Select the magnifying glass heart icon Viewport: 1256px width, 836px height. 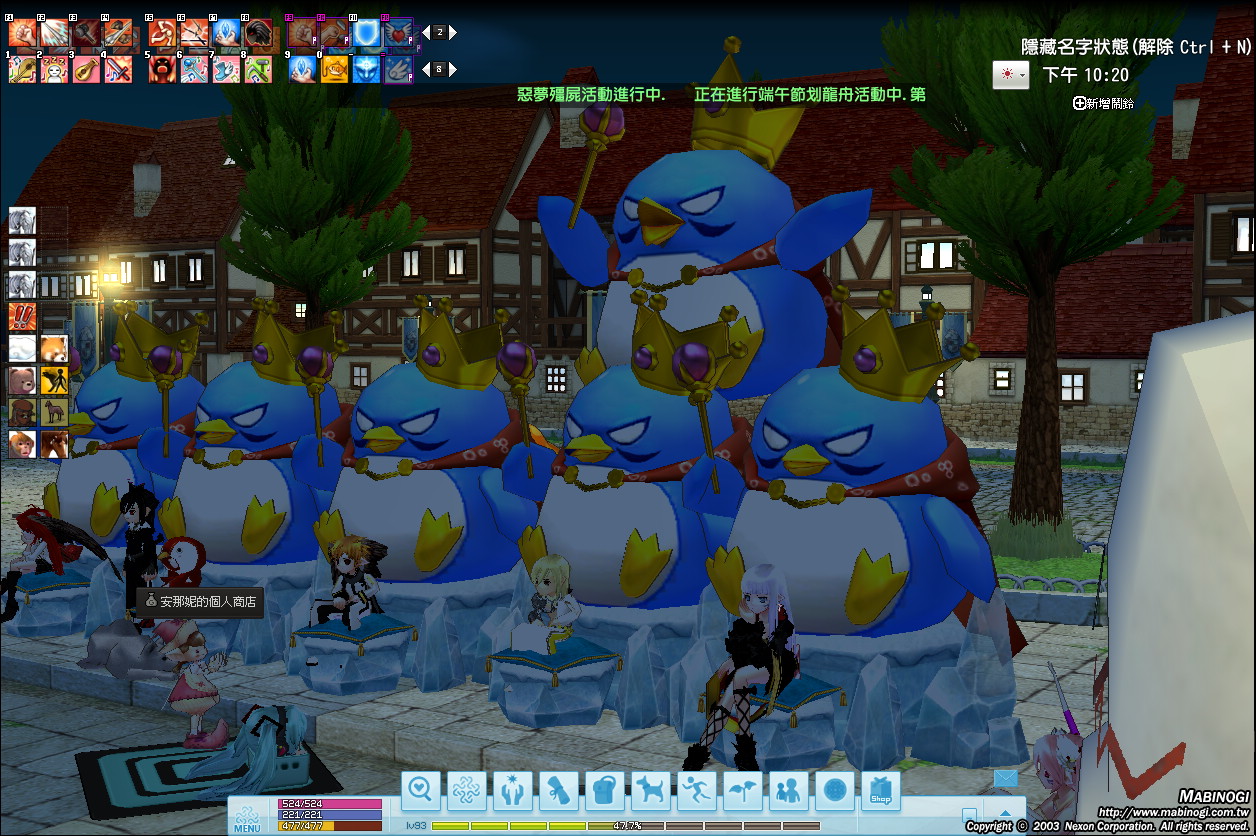tap(421, 791)
